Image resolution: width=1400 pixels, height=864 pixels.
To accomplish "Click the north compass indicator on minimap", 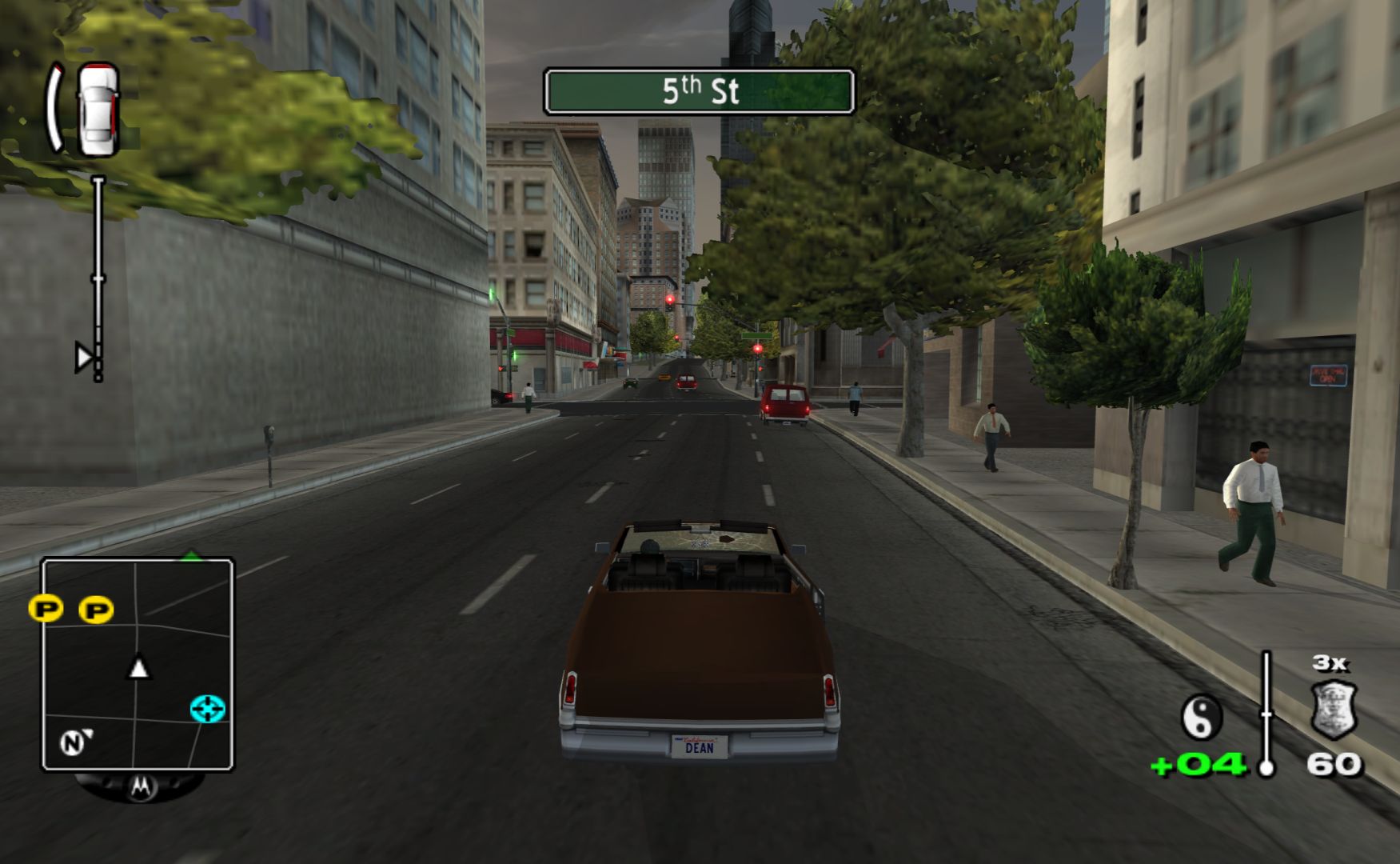I will (x=73, y=743).
